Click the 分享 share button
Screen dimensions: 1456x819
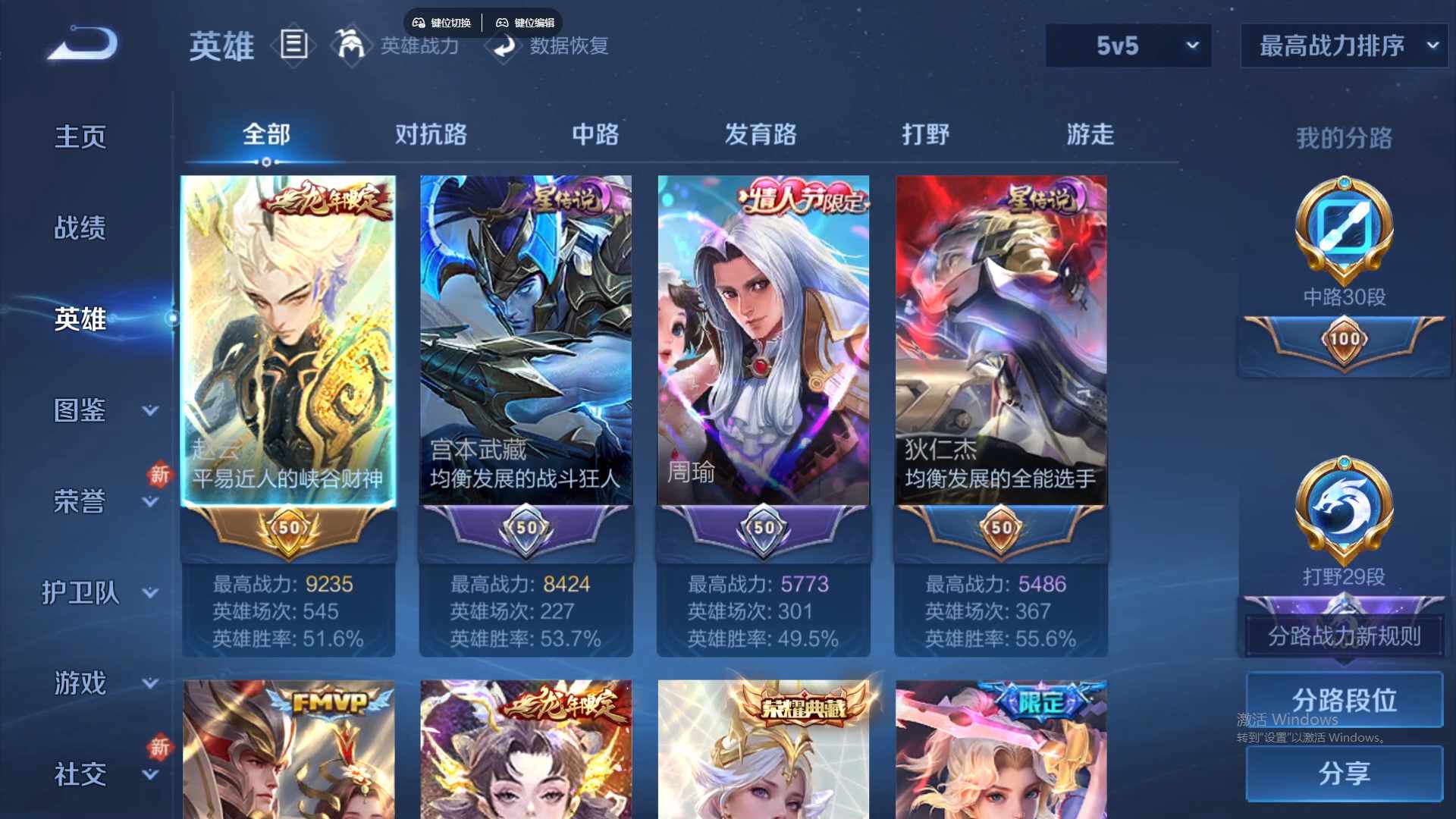1343,775
